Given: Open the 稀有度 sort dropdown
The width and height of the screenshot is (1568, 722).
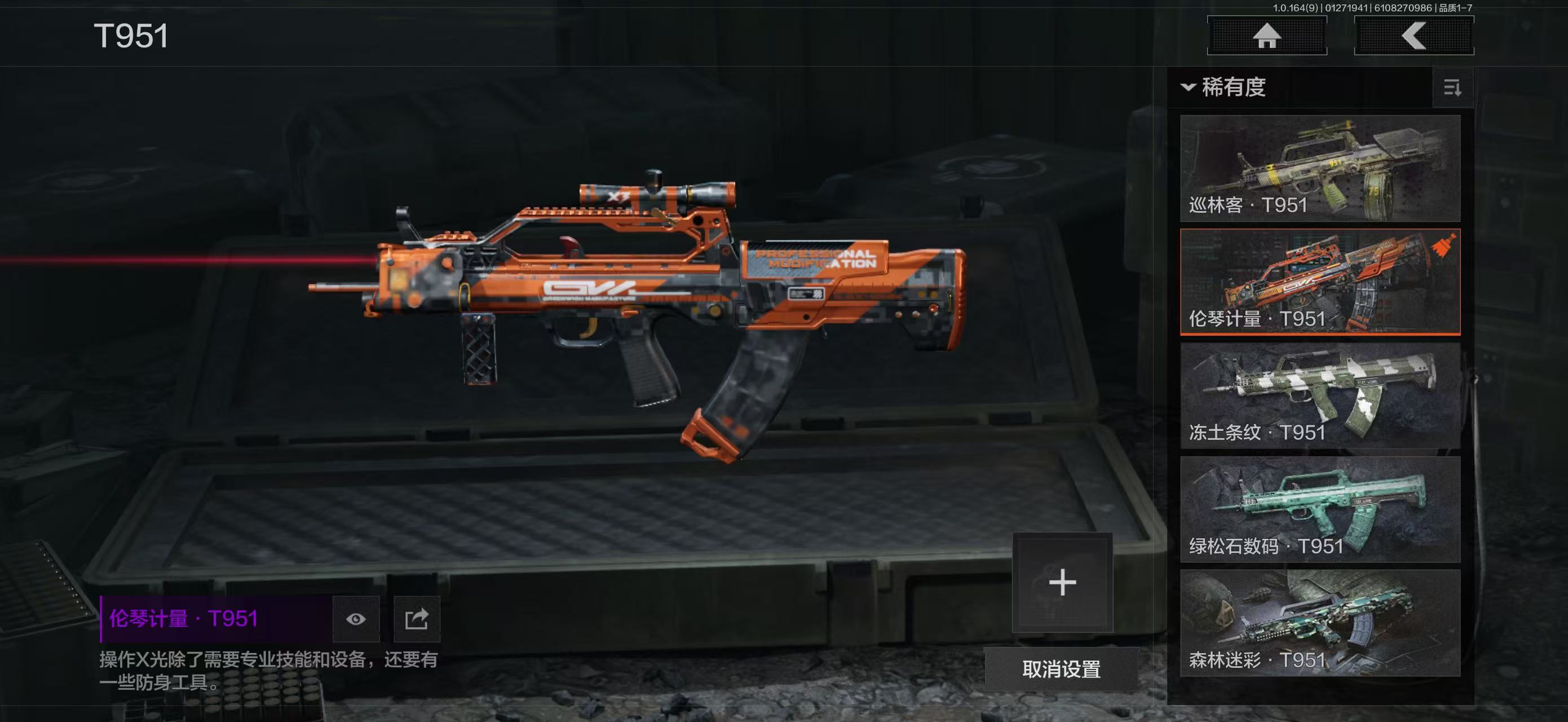Looking at the screenshot, I should (1225, 87).
